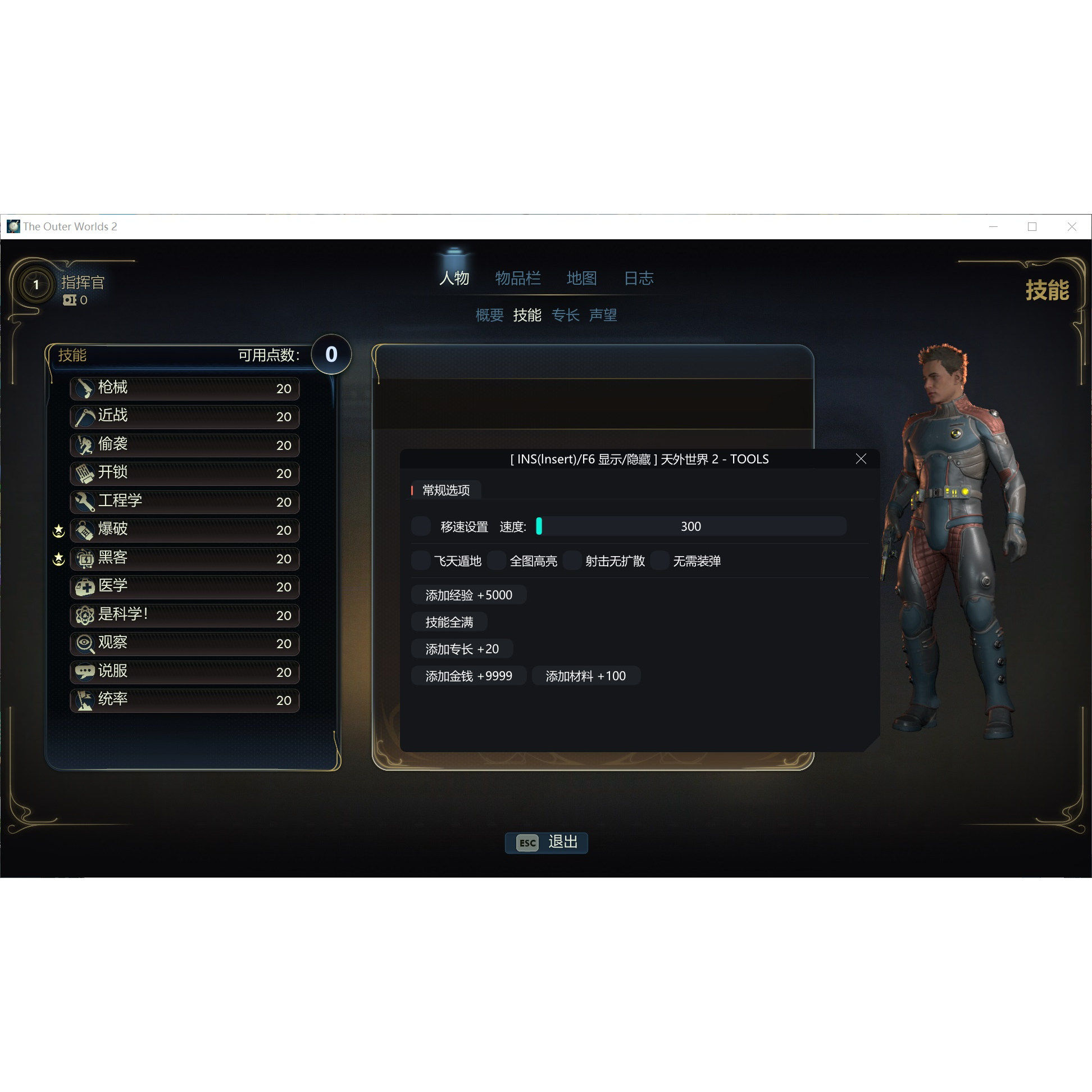Switch to the 物品栏 tab
The height and width of the screenshot is (1092, 1092).
[518, 278]
